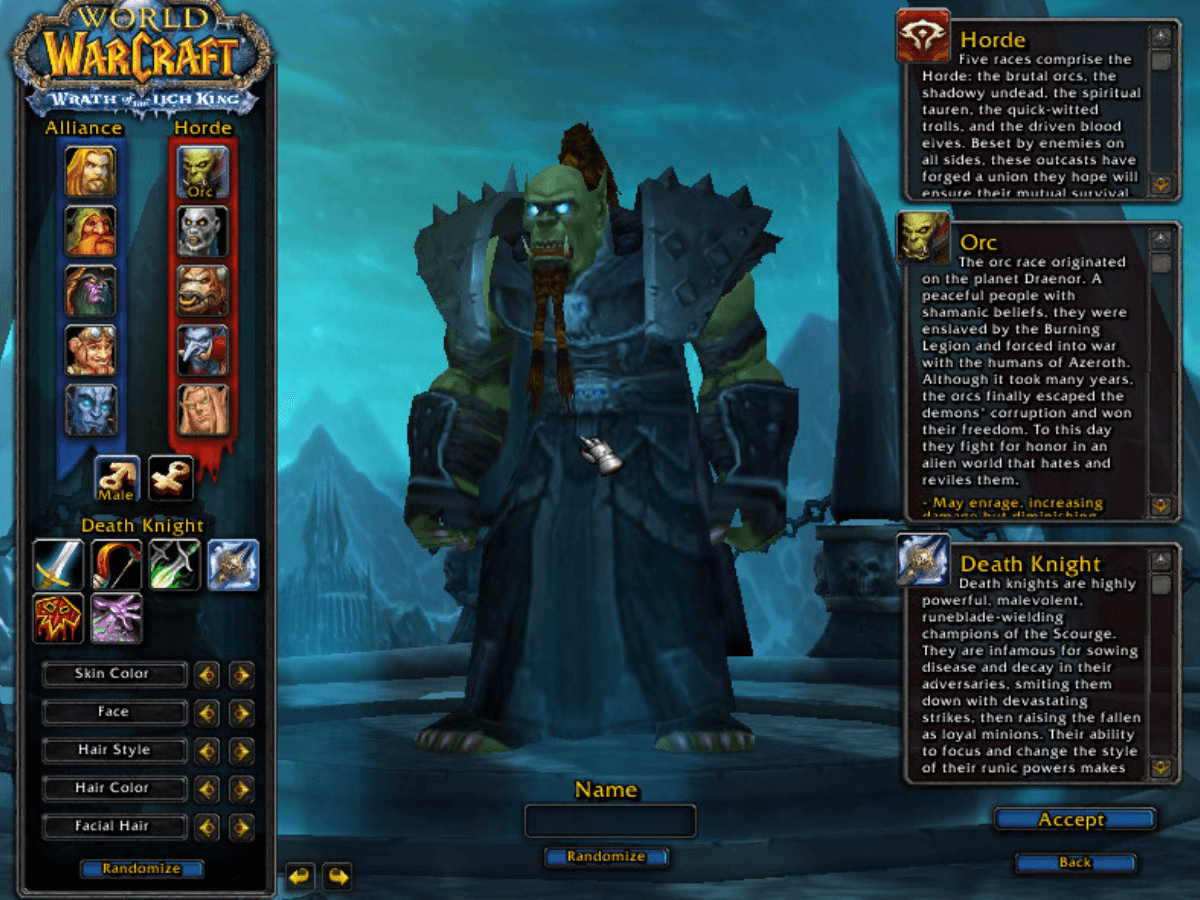
Task: Click the next Facial Hair arrow
Action: point(241,827)
